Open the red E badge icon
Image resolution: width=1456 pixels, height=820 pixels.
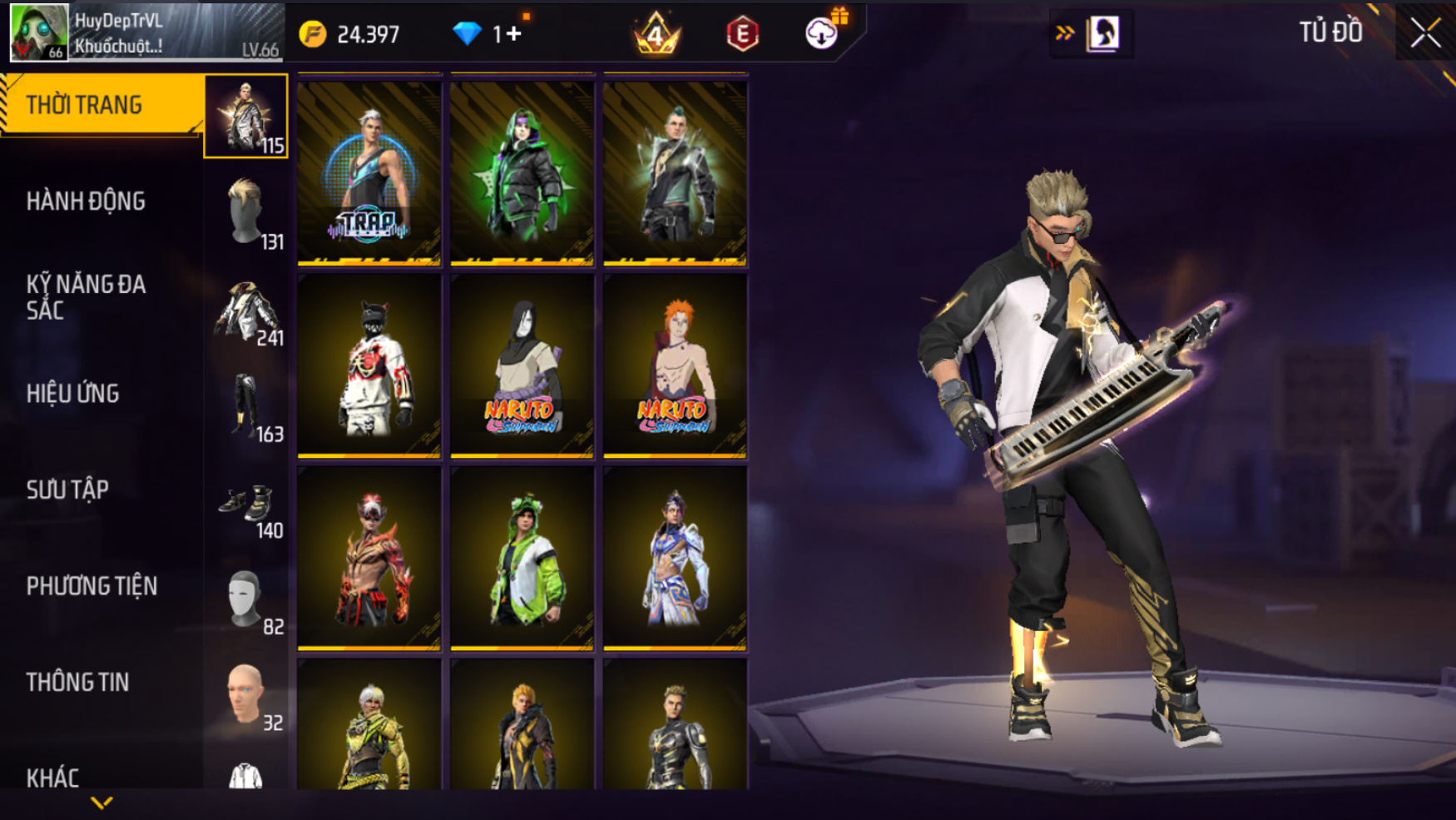pyautogui.click(x=742, y=34)
